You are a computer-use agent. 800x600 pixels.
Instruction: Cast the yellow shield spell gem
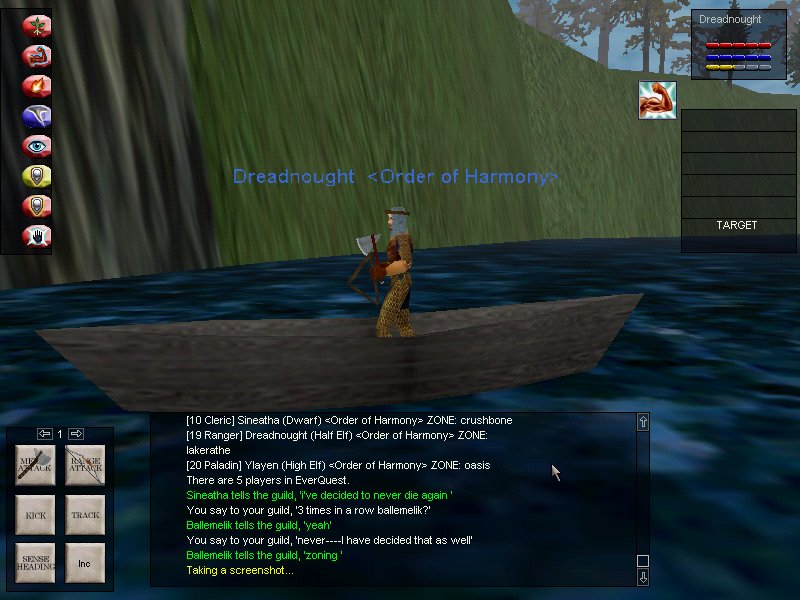(37, 176)
